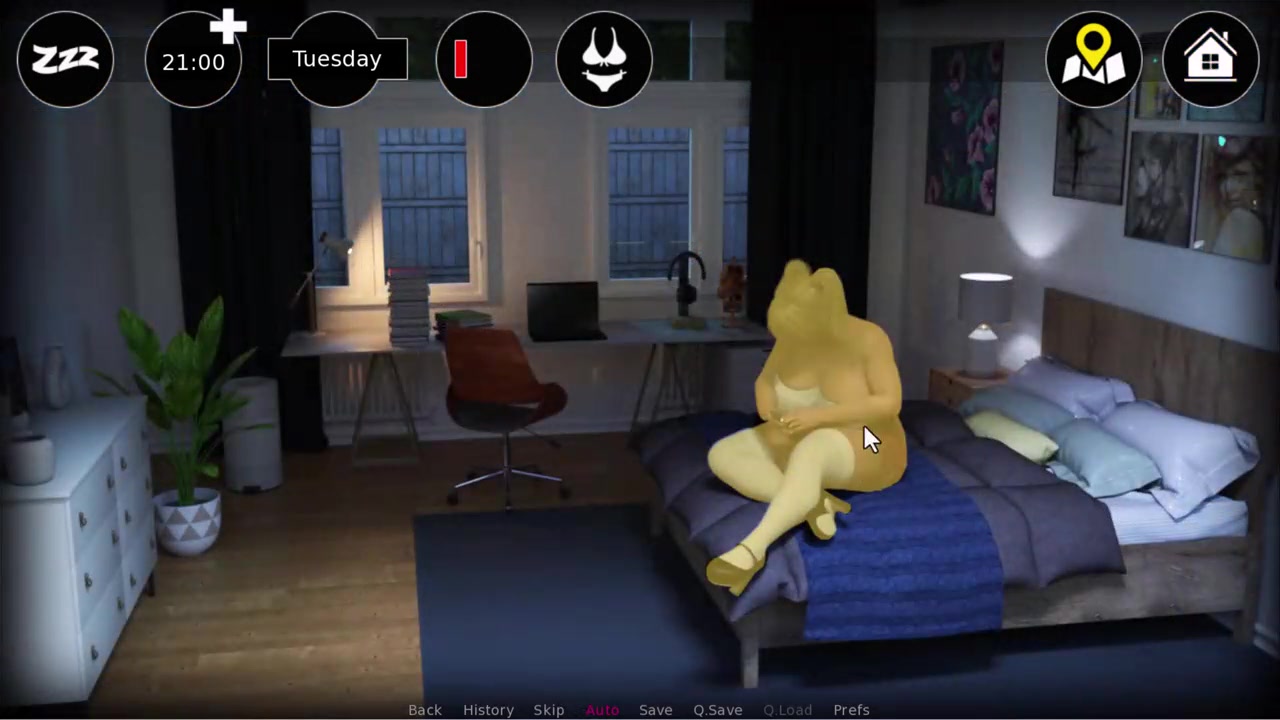Open the History log
Image resolution: width=1280 pixels, height=720 pixels.
pos(488,710)
